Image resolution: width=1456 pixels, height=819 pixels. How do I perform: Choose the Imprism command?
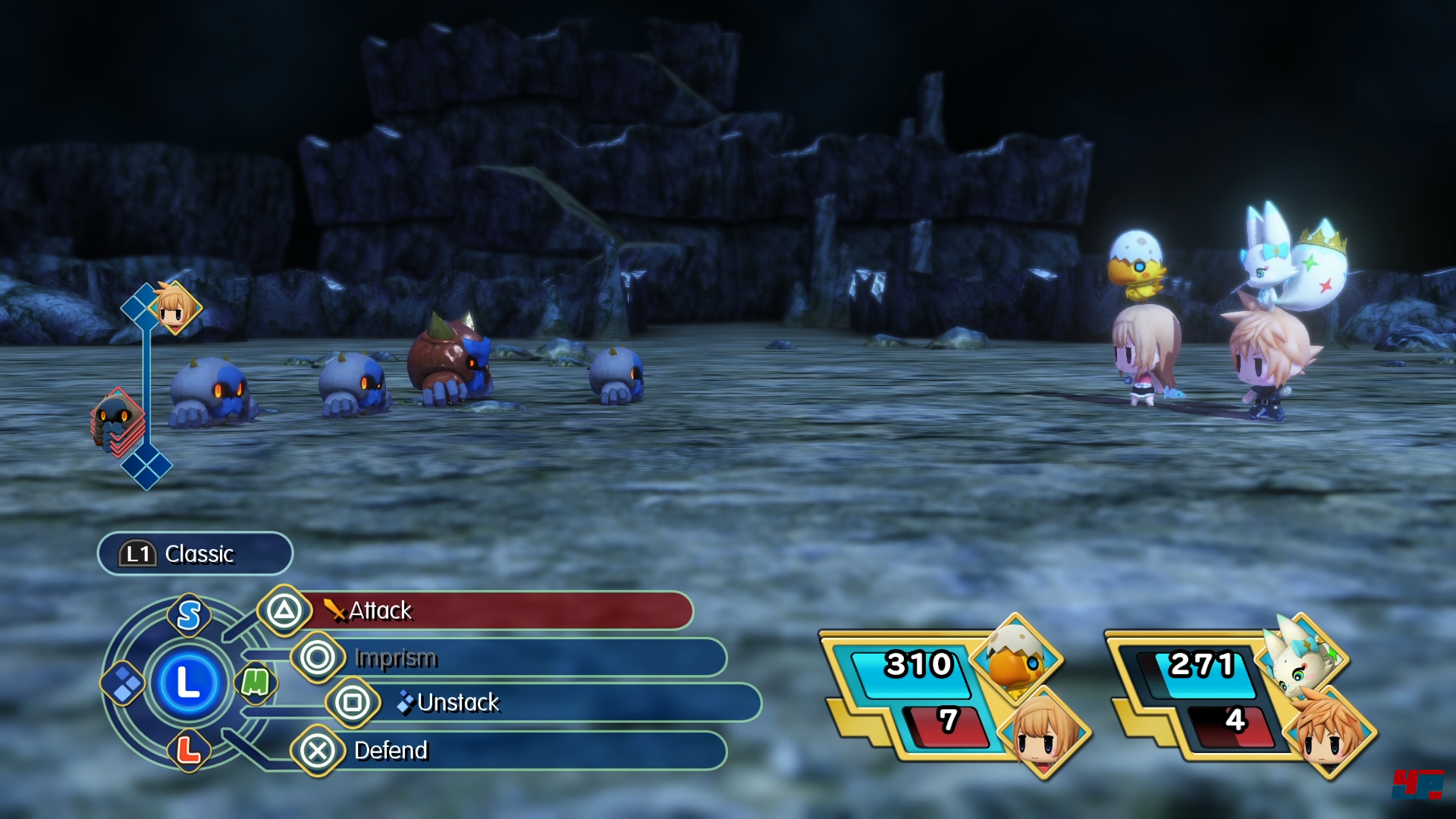[x=508, y=657]
